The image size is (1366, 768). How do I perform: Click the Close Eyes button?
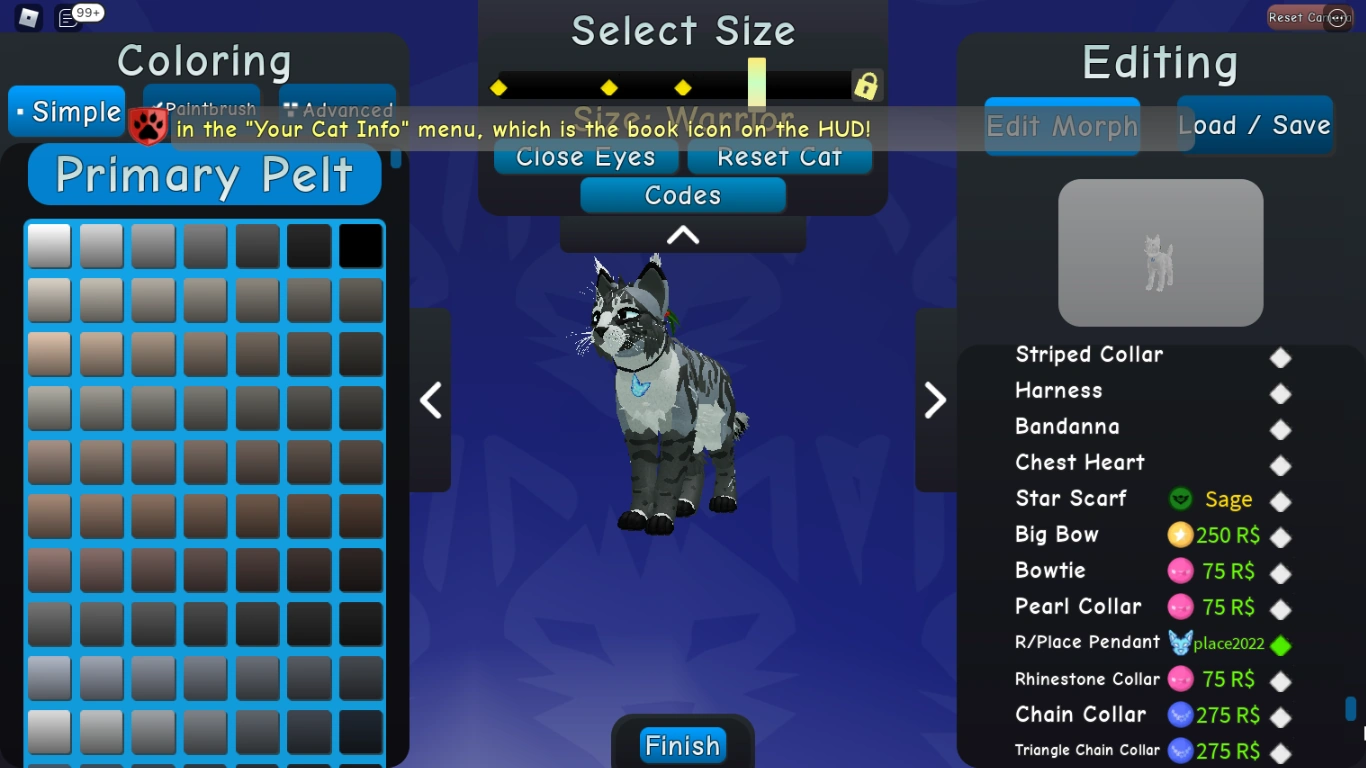[x=585, y=156]
